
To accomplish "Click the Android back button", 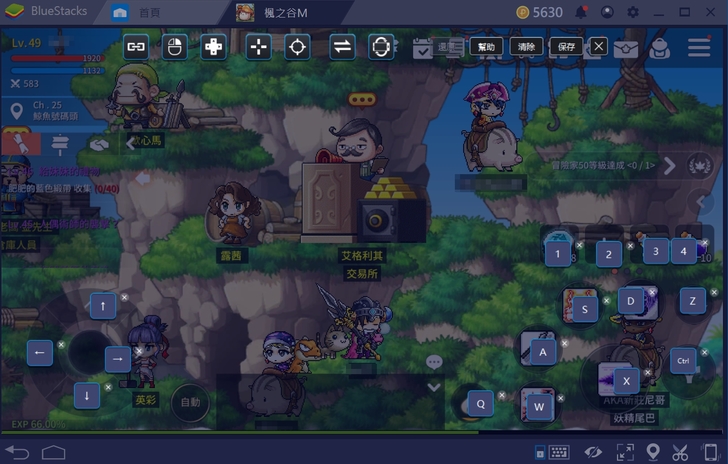I will (19, 453).
